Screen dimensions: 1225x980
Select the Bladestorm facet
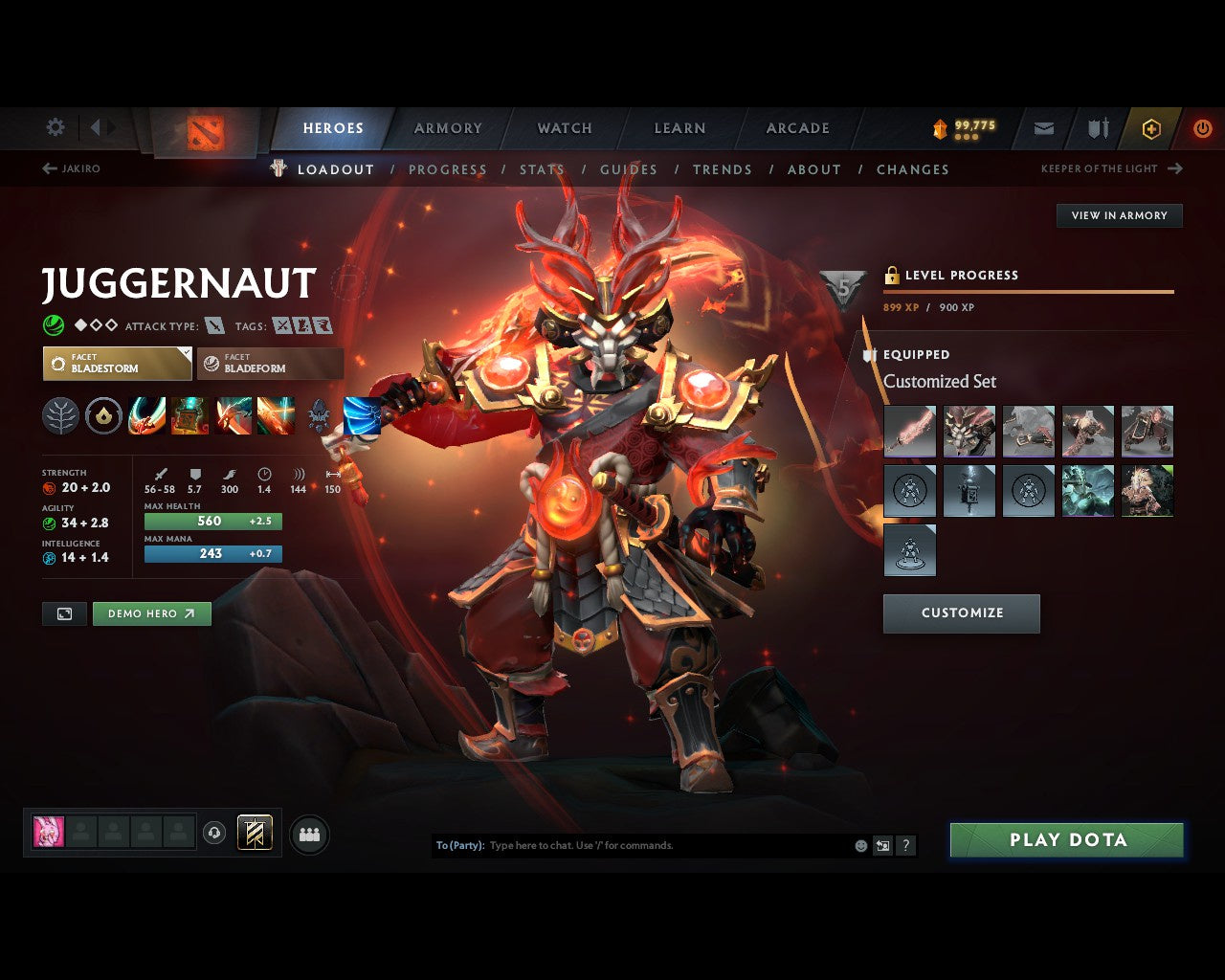117,364
